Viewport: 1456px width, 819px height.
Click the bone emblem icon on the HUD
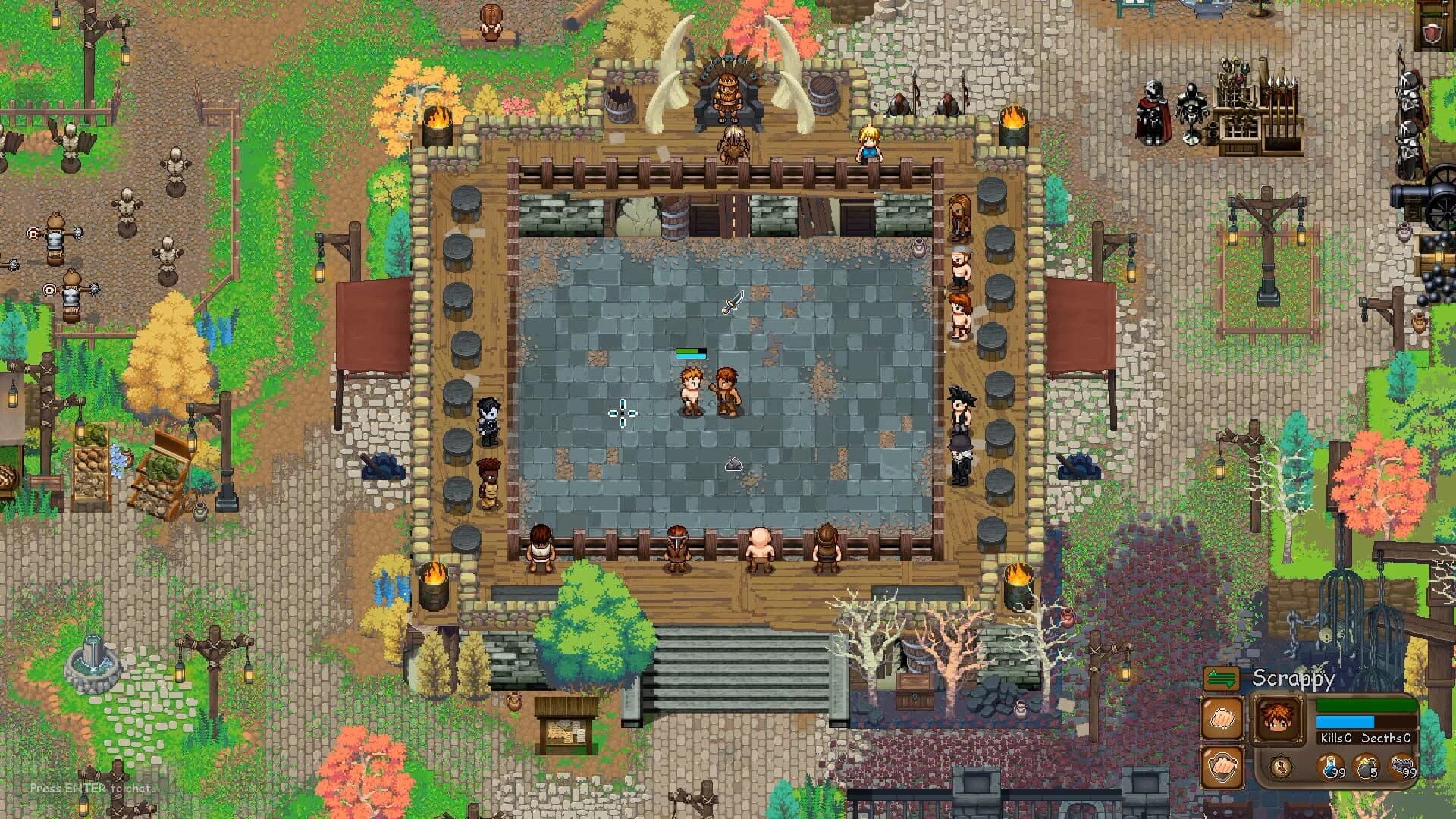click(1281, 767)
